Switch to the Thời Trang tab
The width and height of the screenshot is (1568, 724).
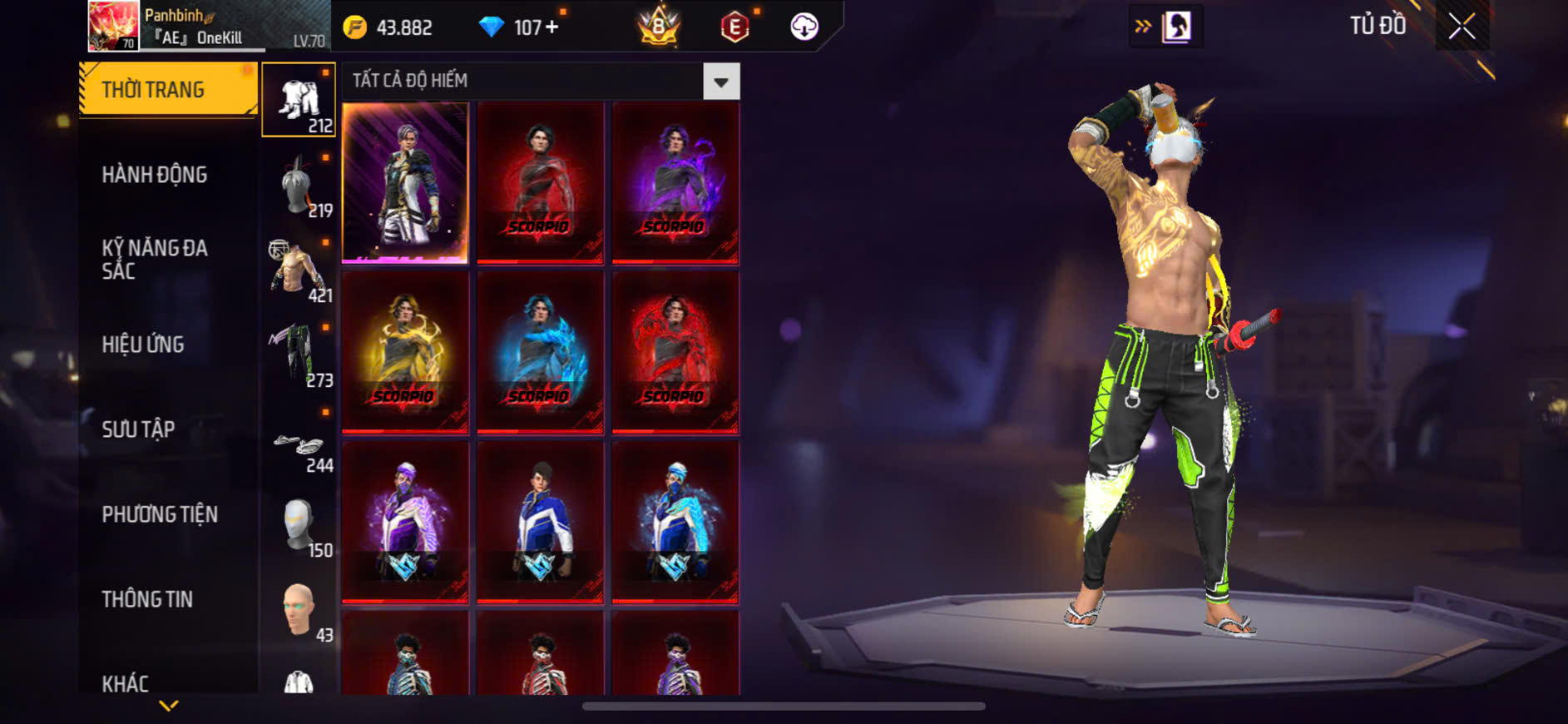tap(167, 89)
